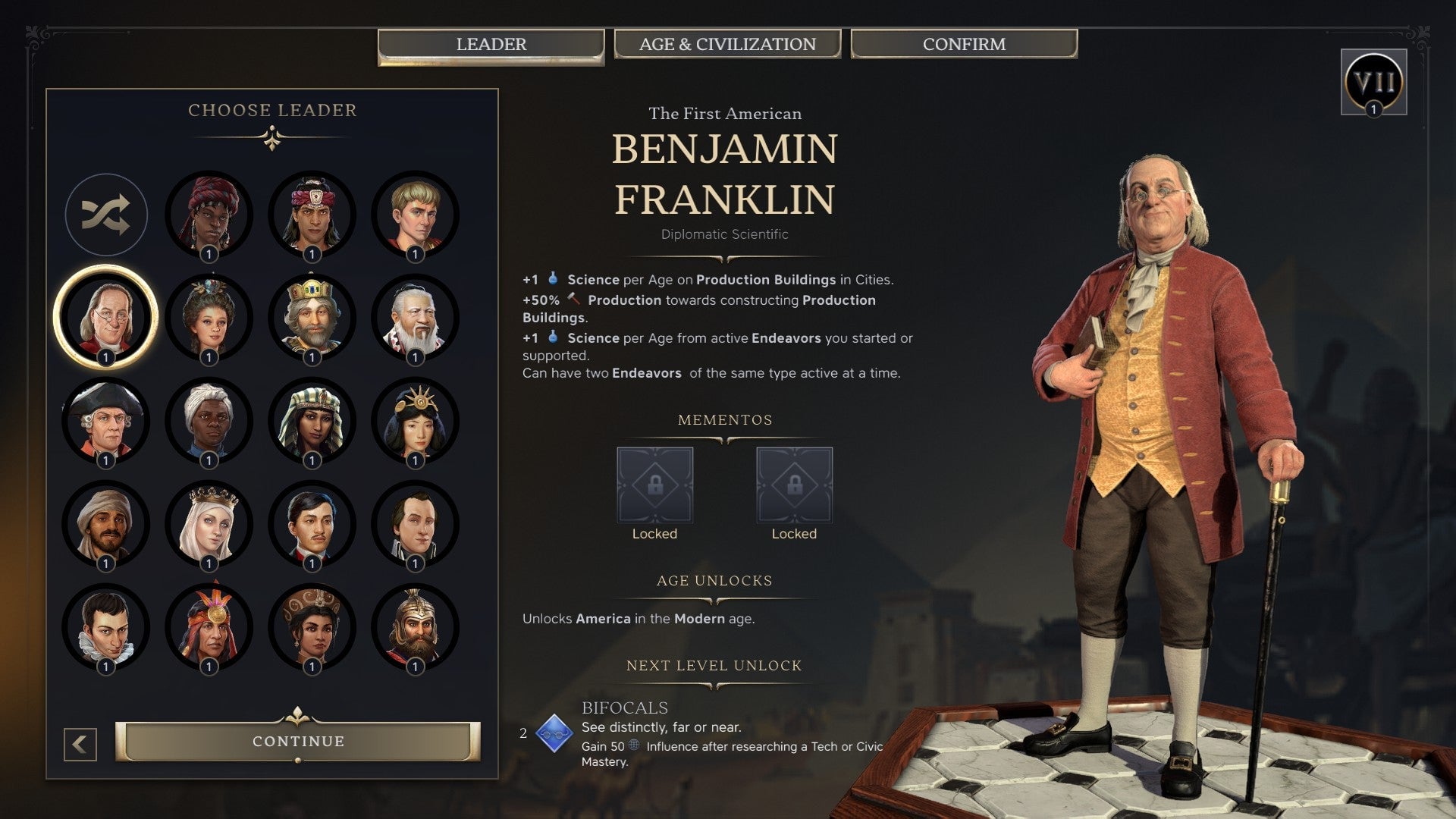Open the CONFIRM tab

964,44
